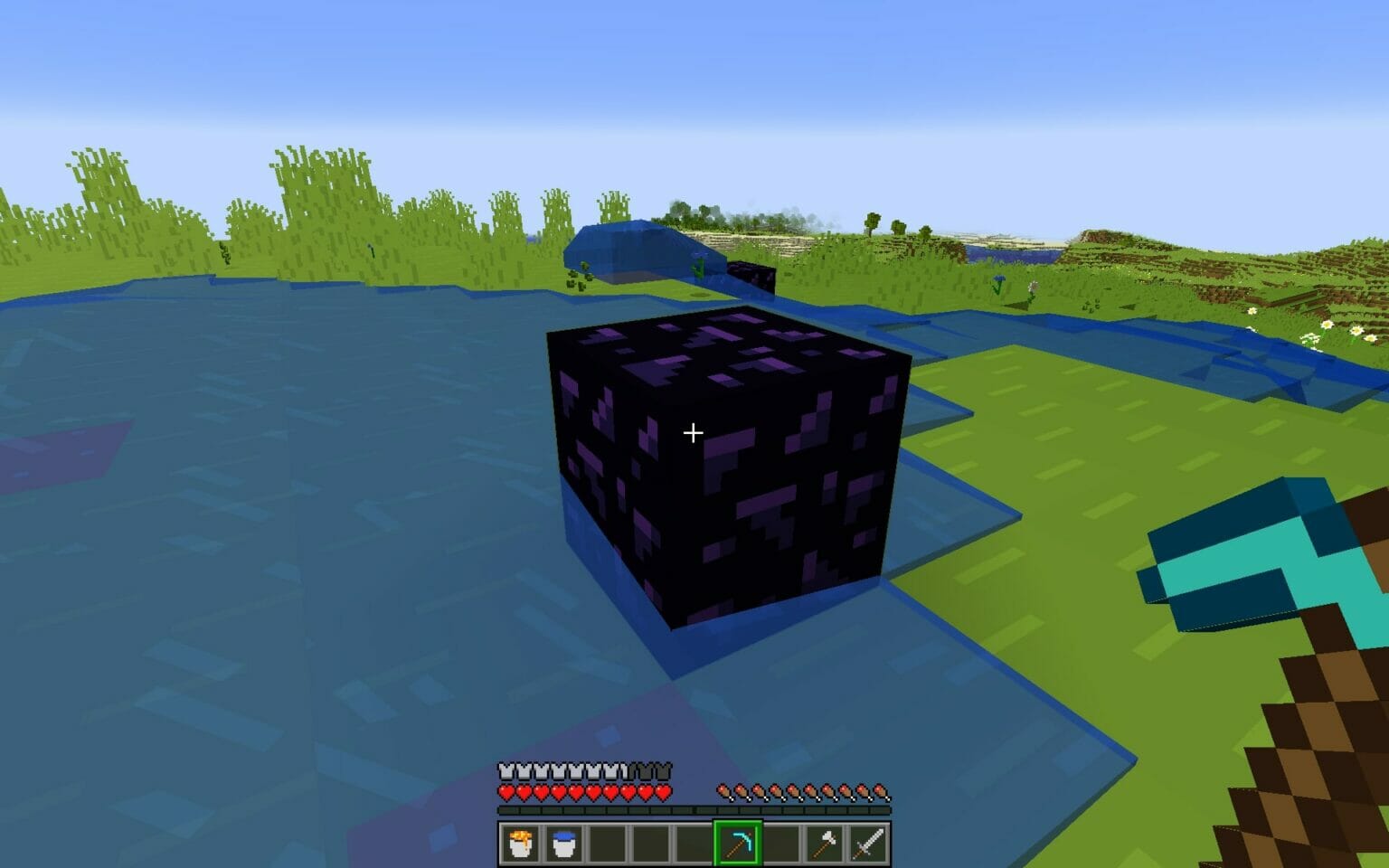Viewport: 1389px width, 868px height.
Task: Select the axe in the hotbar
Action: click(x=824, y=844)
